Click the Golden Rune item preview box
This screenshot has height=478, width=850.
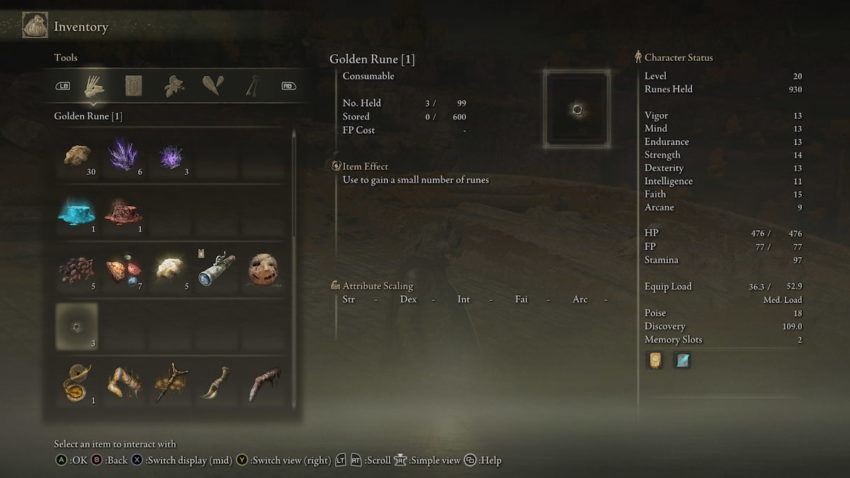[576, 109]
